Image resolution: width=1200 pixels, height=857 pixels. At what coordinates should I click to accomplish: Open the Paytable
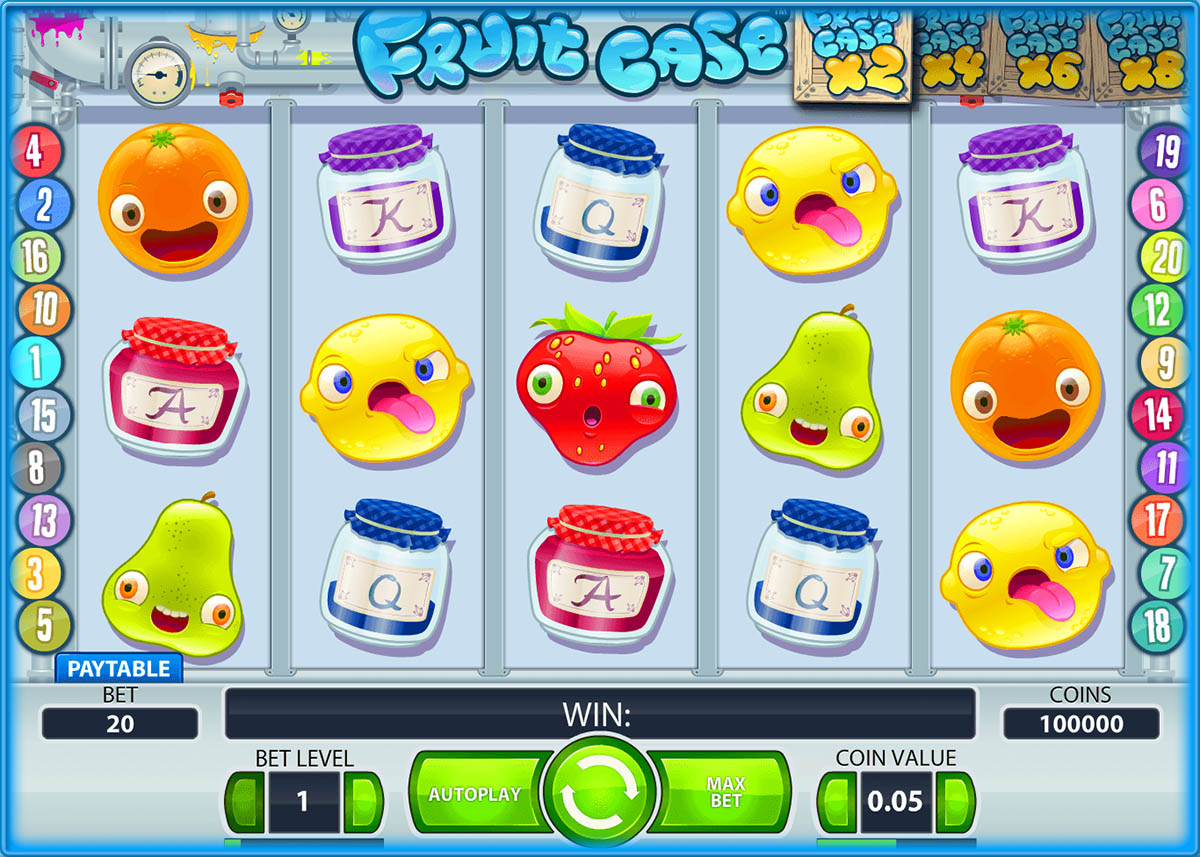118,669
